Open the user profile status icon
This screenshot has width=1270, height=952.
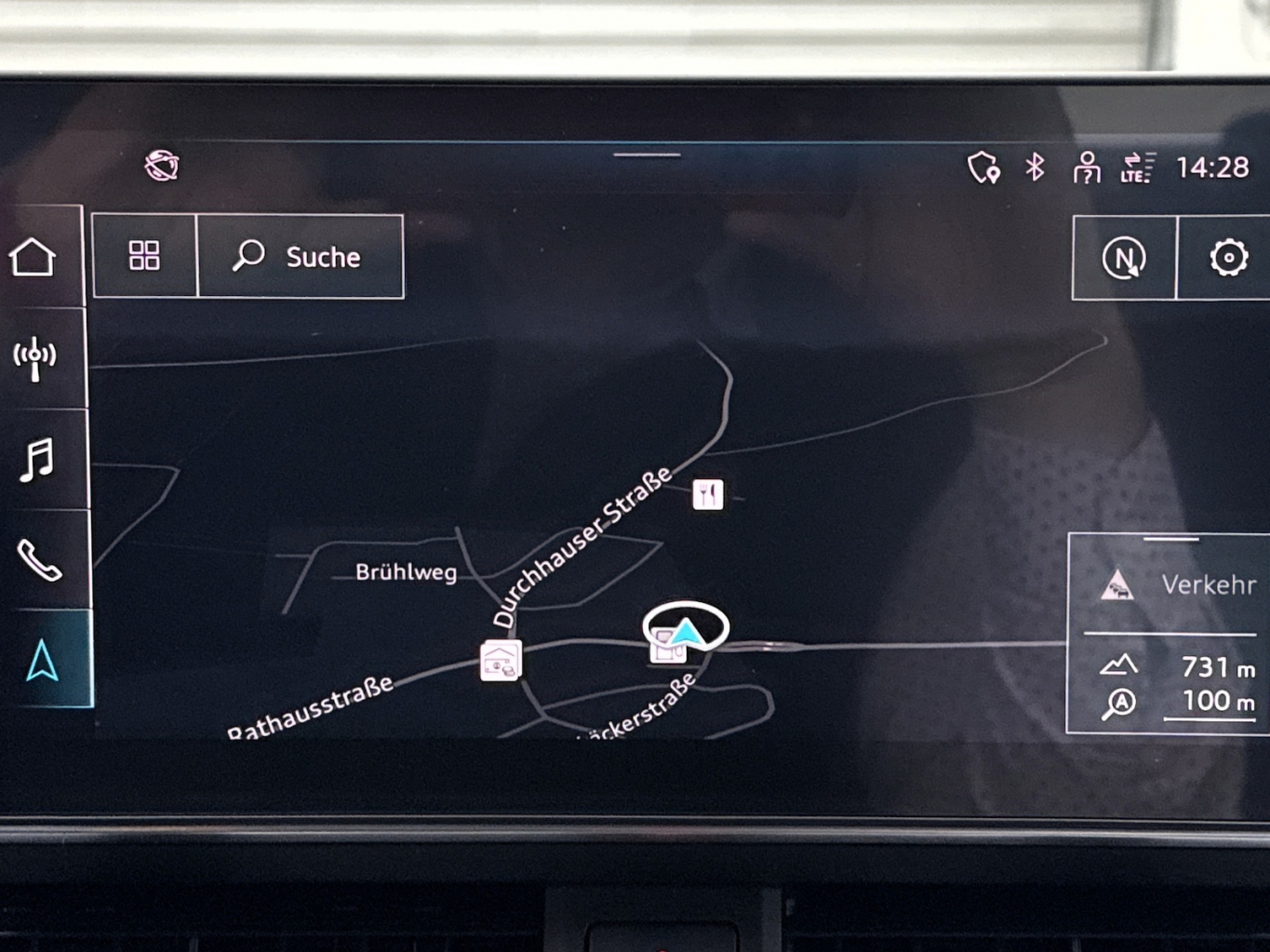(1086, 168)
